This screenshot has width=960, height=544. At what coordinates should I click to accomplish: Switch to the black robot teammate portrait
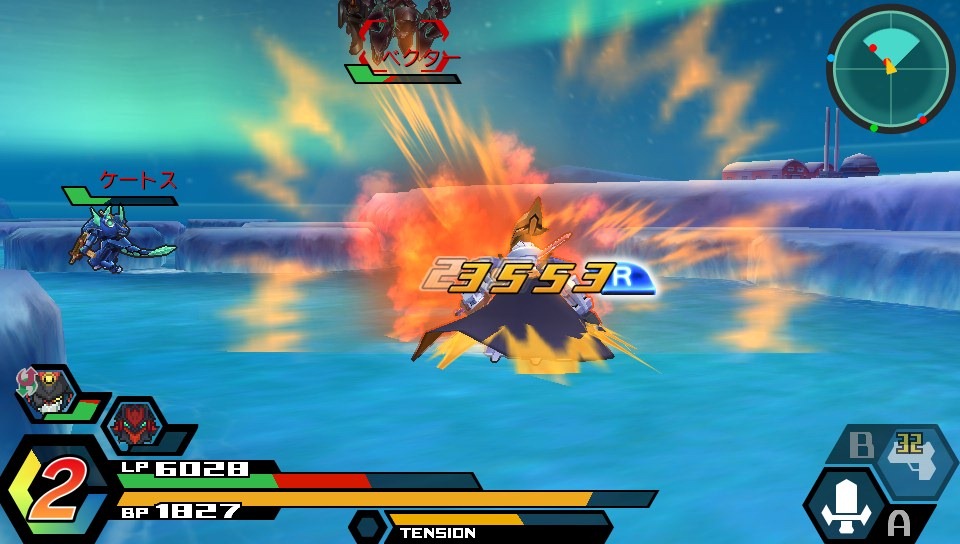pyautogui.click(x=45, y=393)
